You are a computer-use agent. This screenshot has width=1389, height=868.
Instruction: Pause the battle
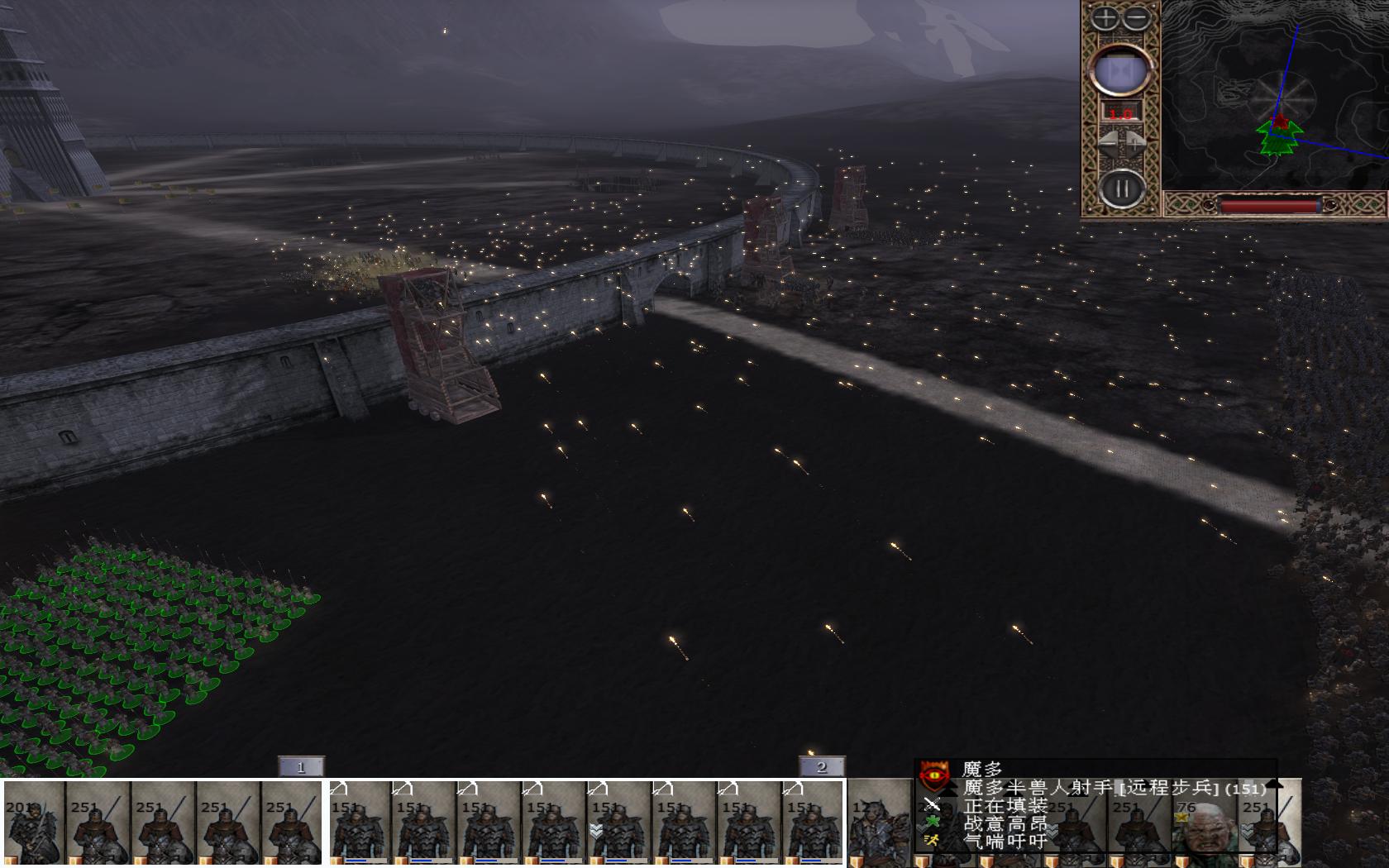point(1121,189)
